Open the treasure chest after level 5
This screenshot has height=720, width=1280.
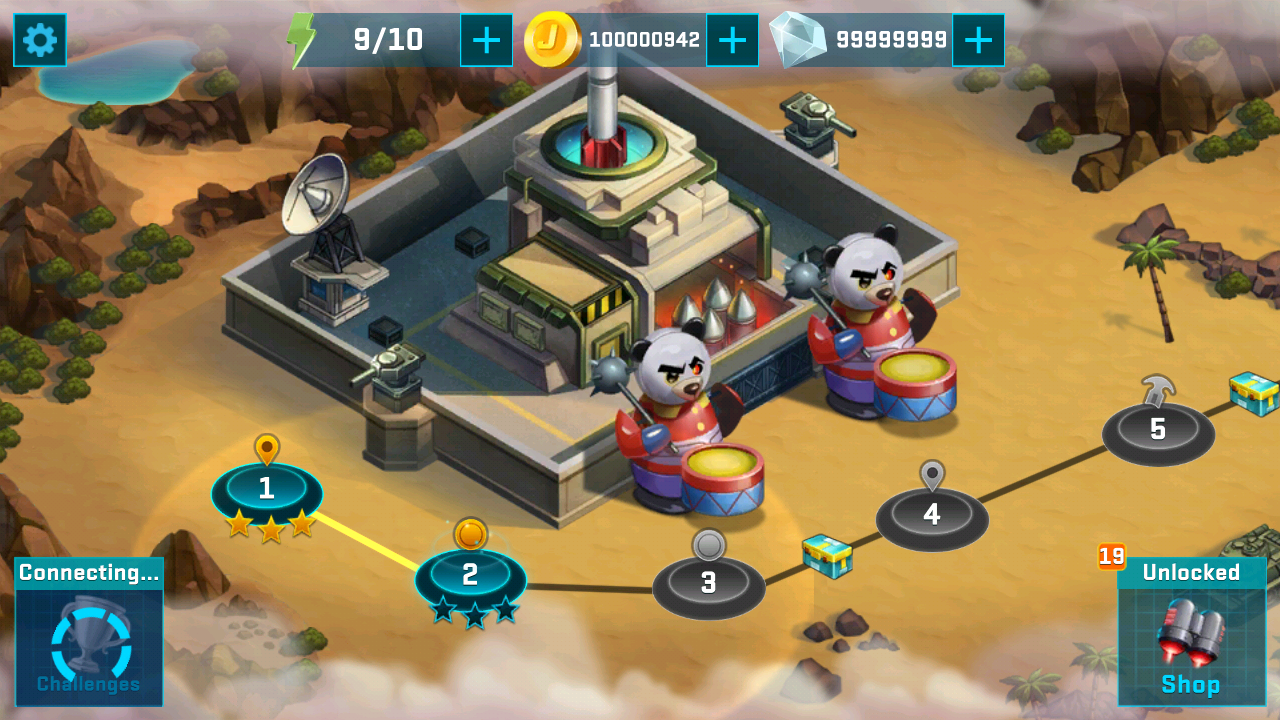tap(1254, 392)
